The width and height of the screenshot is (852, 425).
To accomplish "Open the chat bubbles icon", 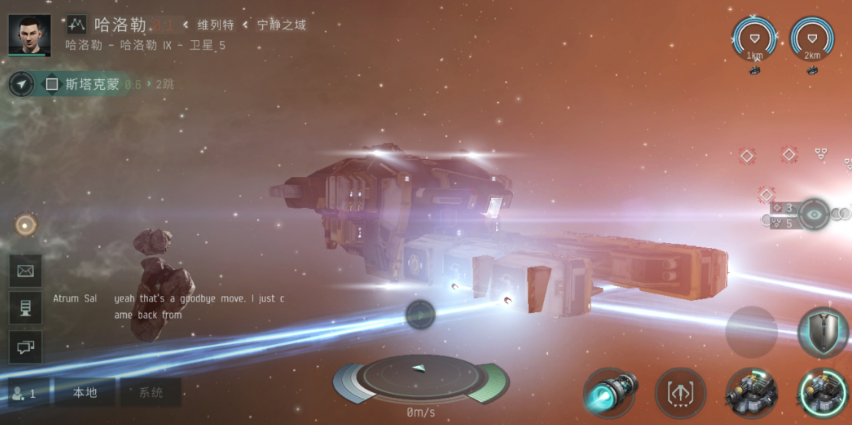I will click(25, 346).
